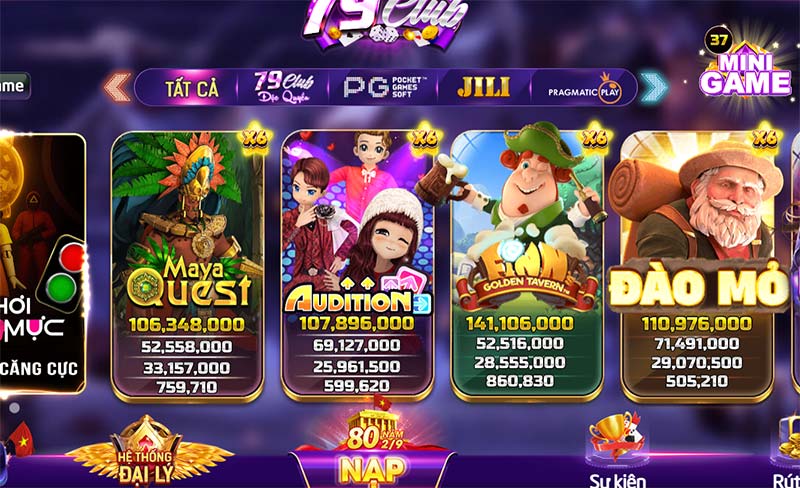Open the Audition game card
800x488 pixels.
pos(357,263)
